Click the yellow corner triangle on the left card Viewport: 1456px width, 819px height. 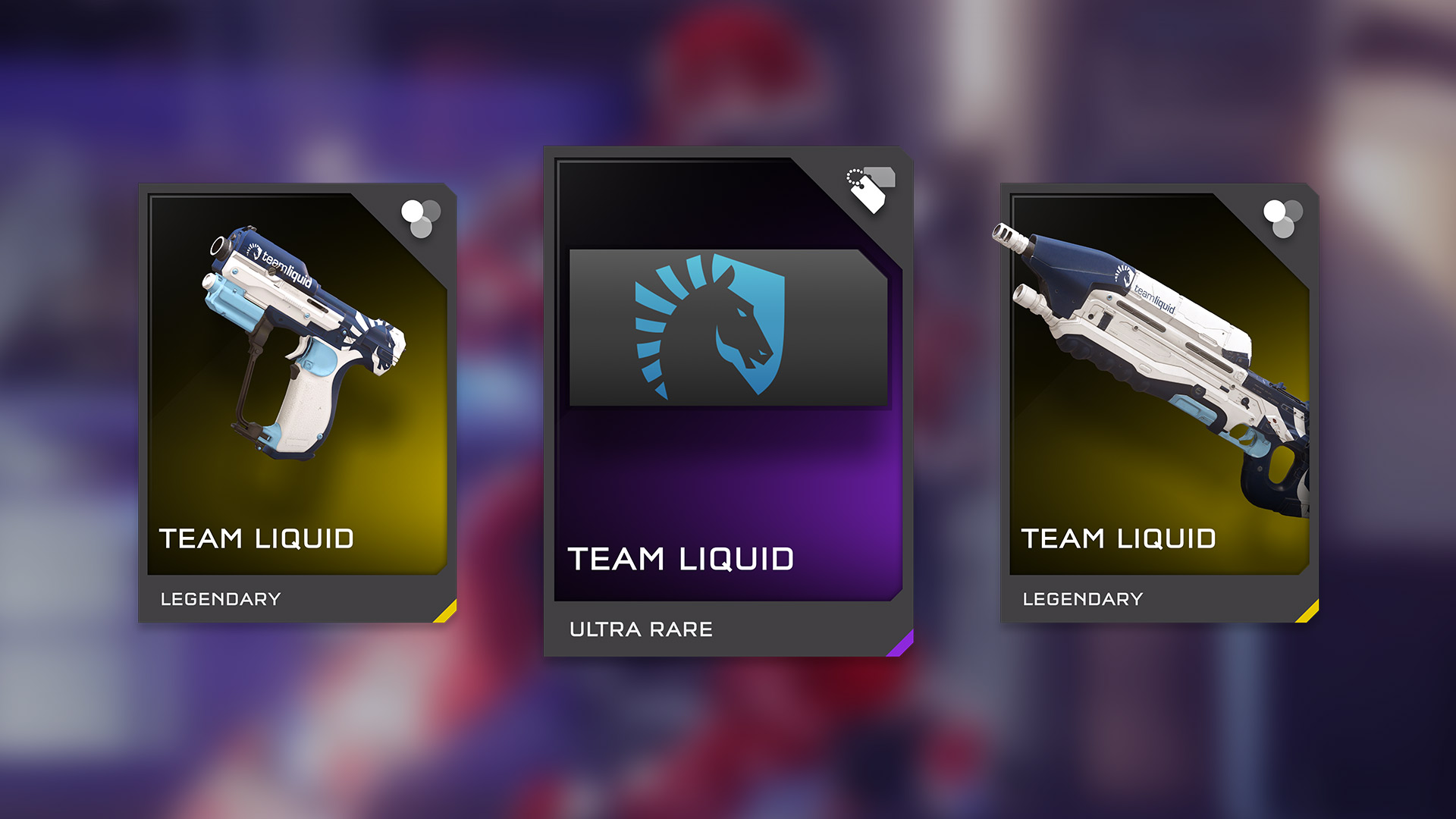pos(447,610)
